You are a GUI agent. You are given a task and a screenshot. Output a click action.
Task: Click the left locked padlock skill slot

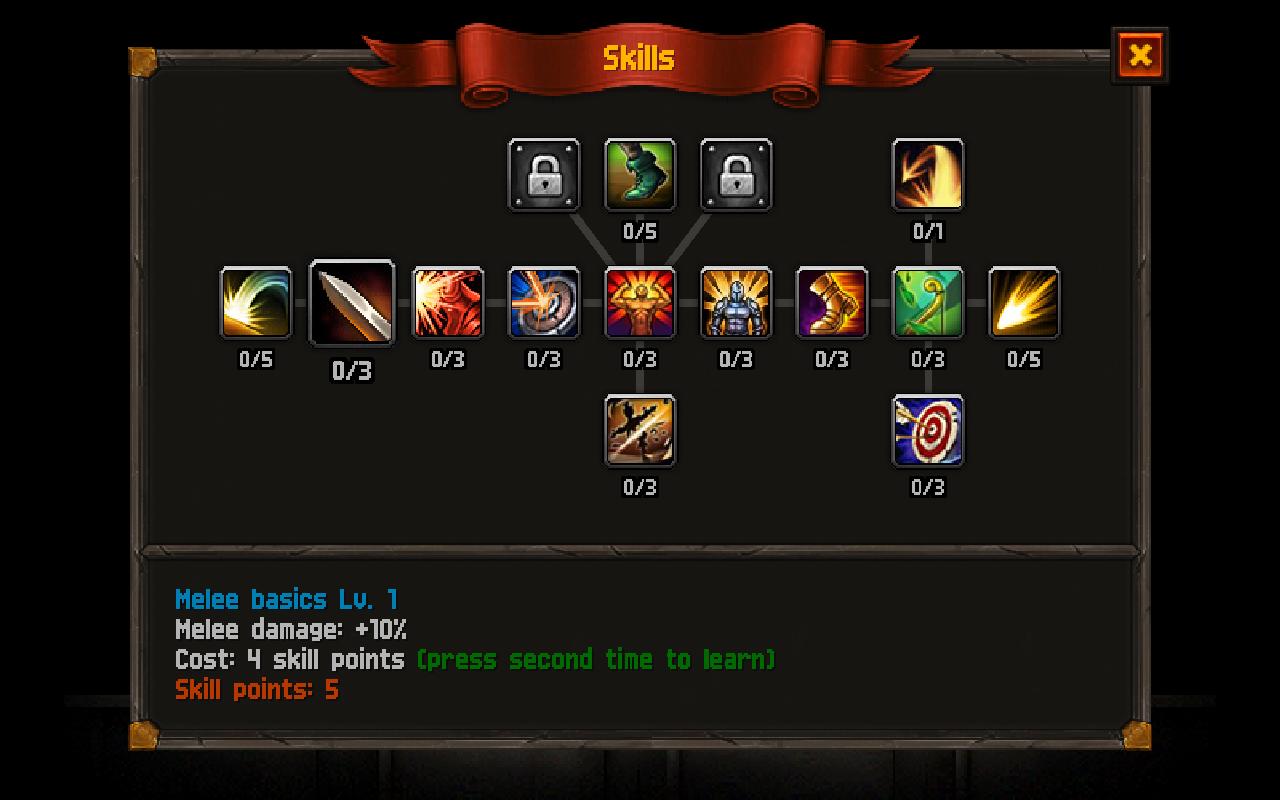(x=544, y=175)
